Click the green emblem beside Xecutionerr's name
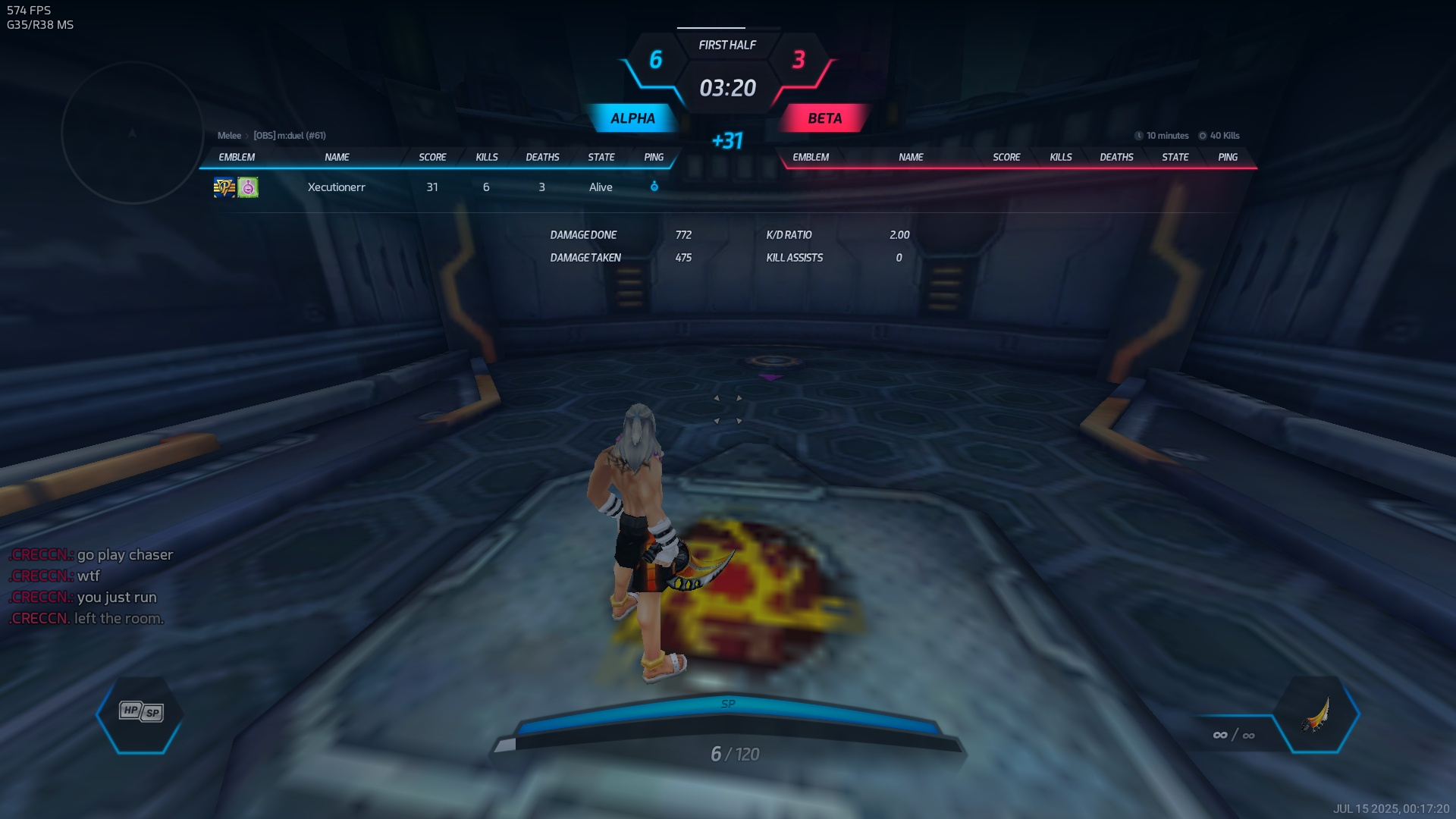1456x819 pixels. pos(248,187)
